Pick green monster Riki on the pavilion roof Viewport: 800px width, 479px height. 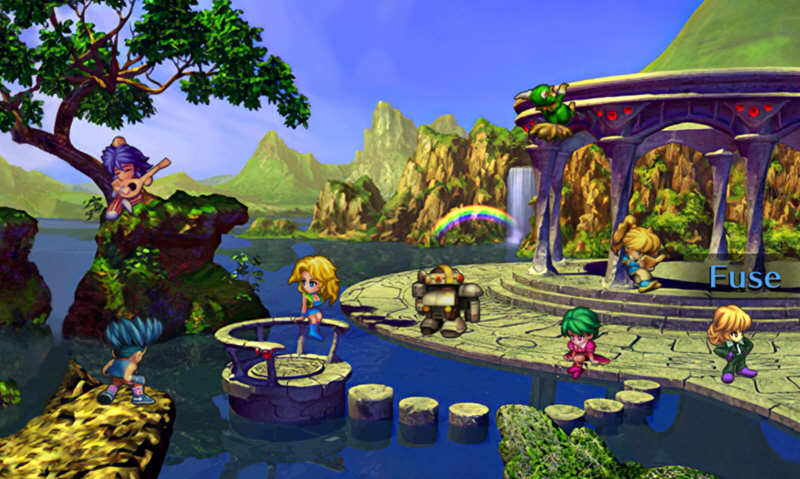pos(549,107)
